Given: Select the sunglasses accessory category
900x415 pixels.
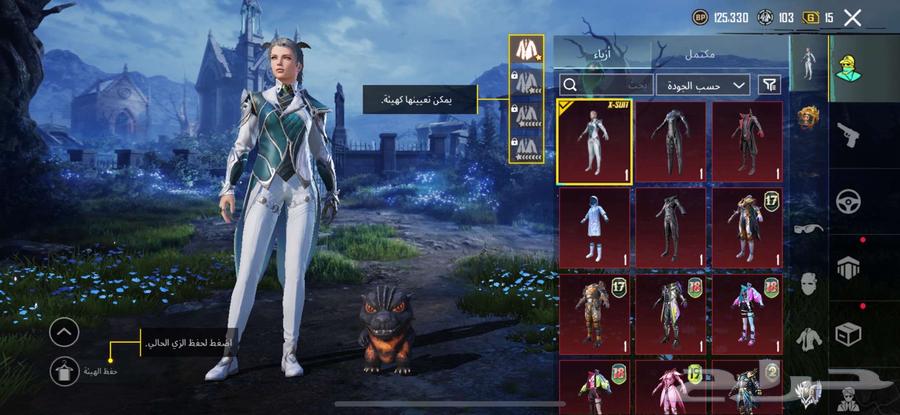Looking at the screenshot, I should pyautogui.click(x=808, y=229).
